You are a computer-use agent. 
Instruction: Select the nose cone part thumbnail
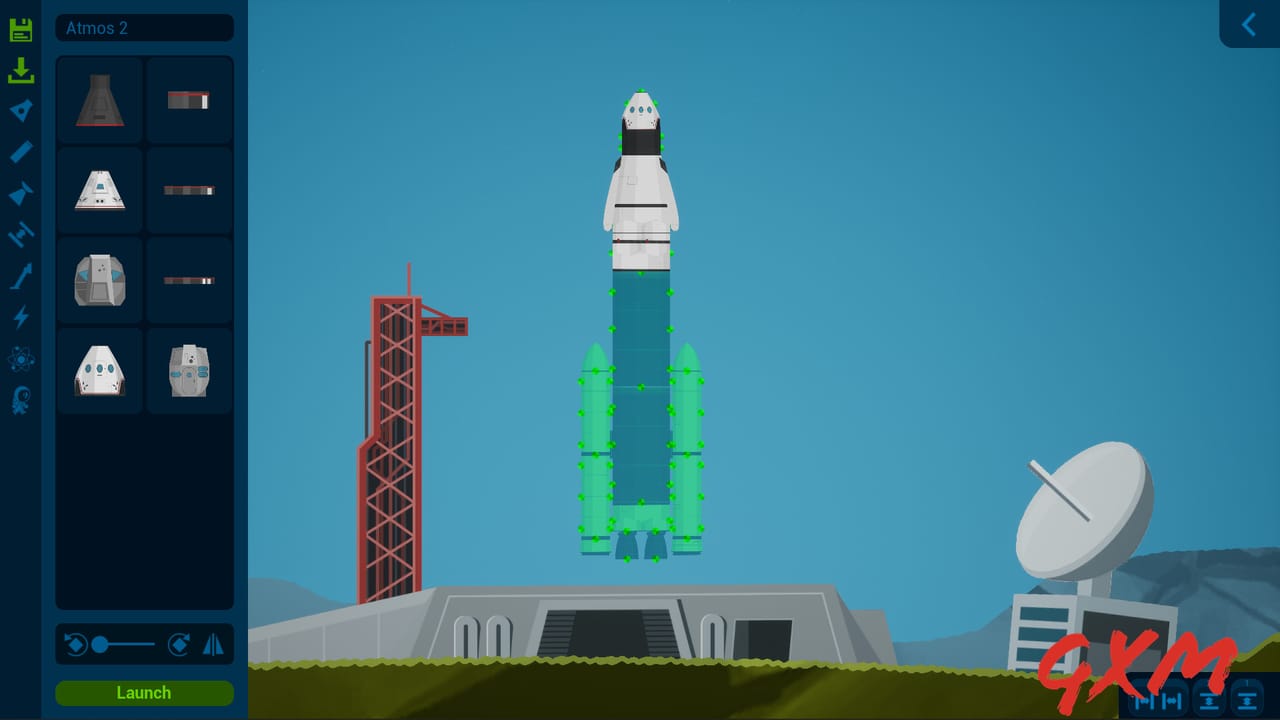tap(99, 99)
